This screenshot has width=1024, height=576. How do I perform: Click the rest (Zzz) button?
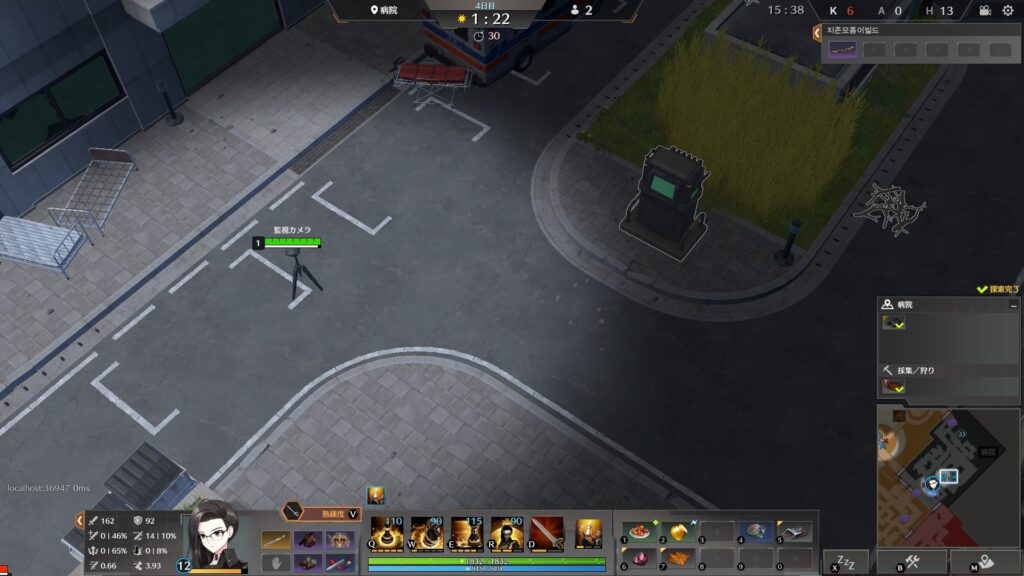click(845, 562)
